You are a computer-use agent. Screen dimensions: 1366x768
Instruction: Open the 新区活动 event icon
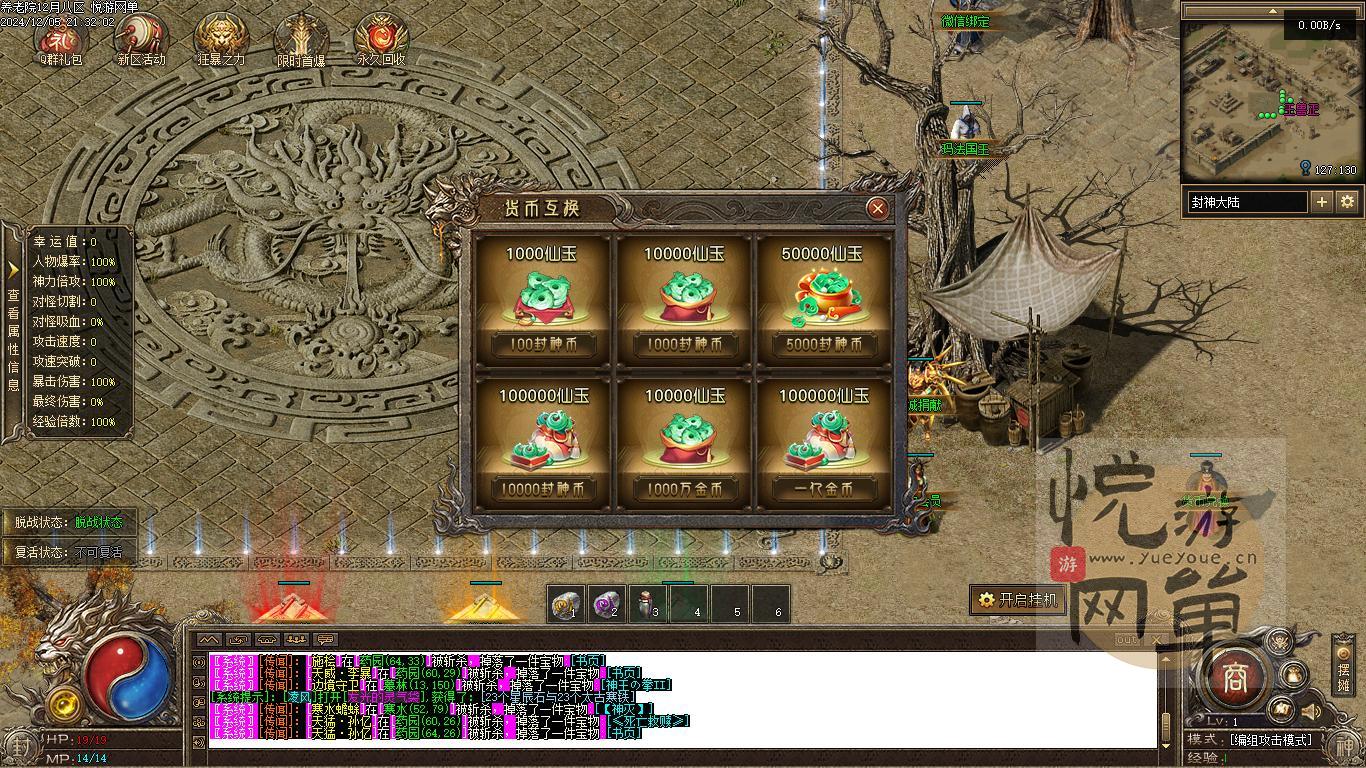[141, 38]
